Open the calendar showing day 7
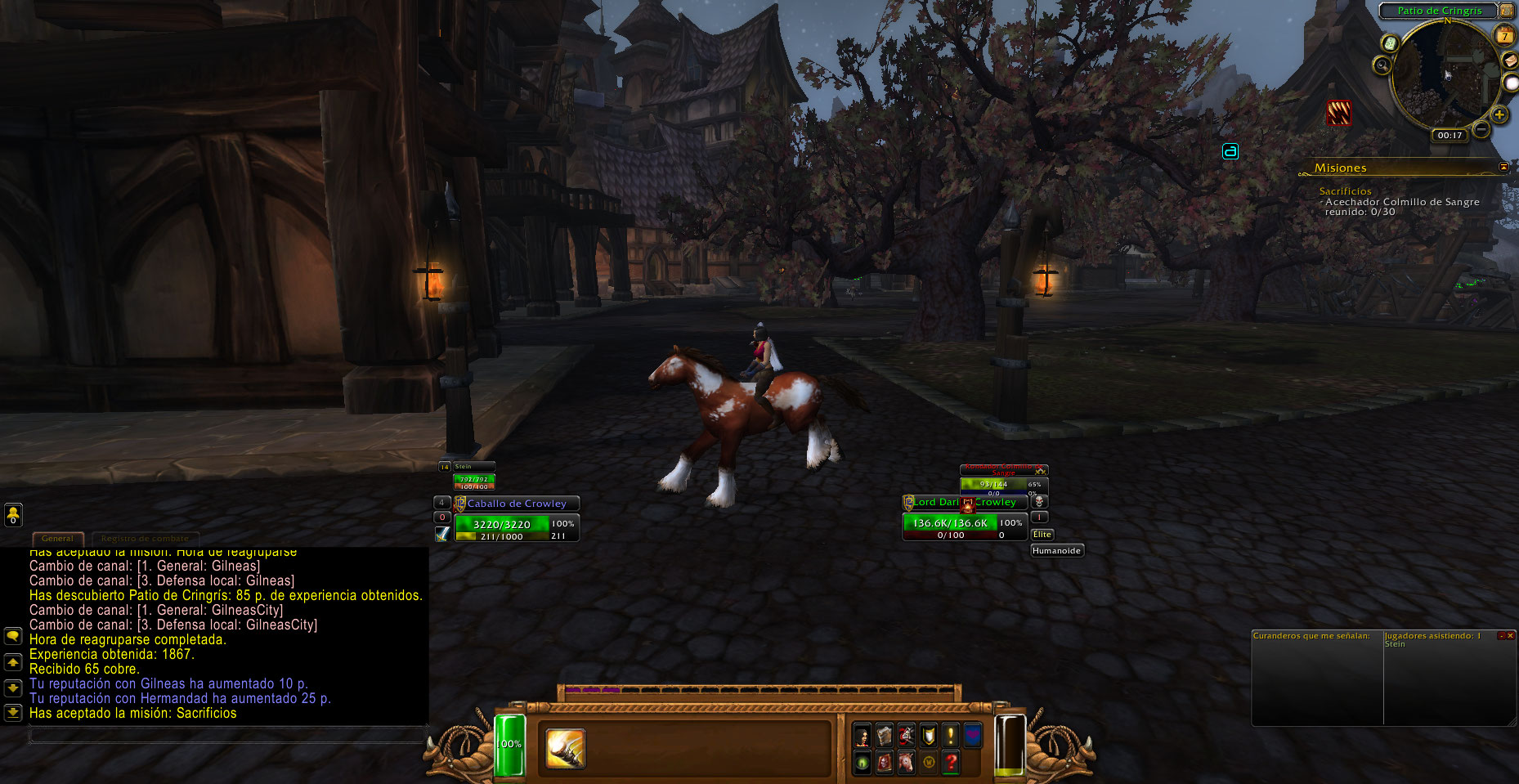The height and width of the screenshot is (784, 1519). tap(1504, 36)
